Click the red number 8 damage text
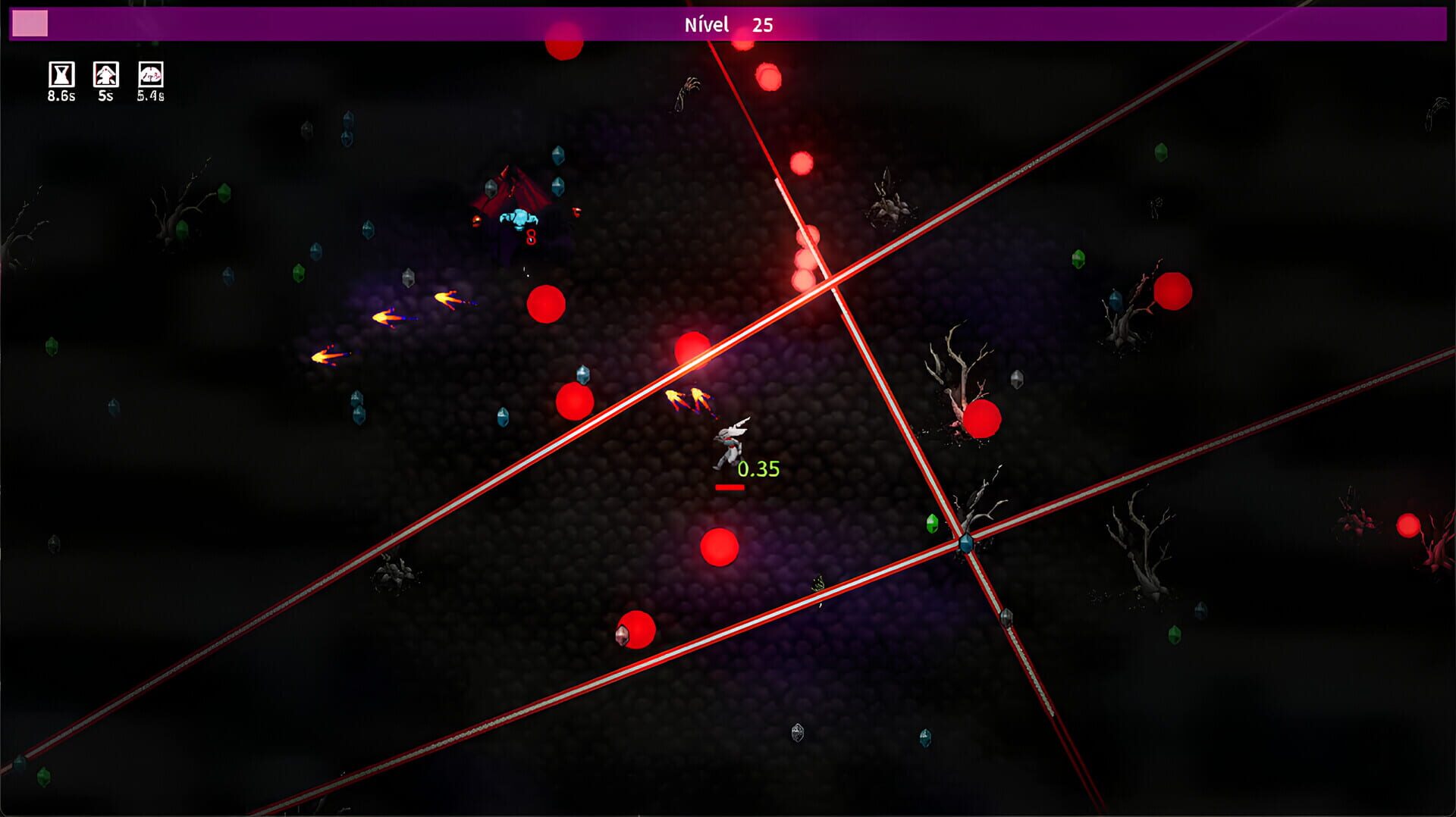This screenshot has height=817, width=1456. coord(530,236)
